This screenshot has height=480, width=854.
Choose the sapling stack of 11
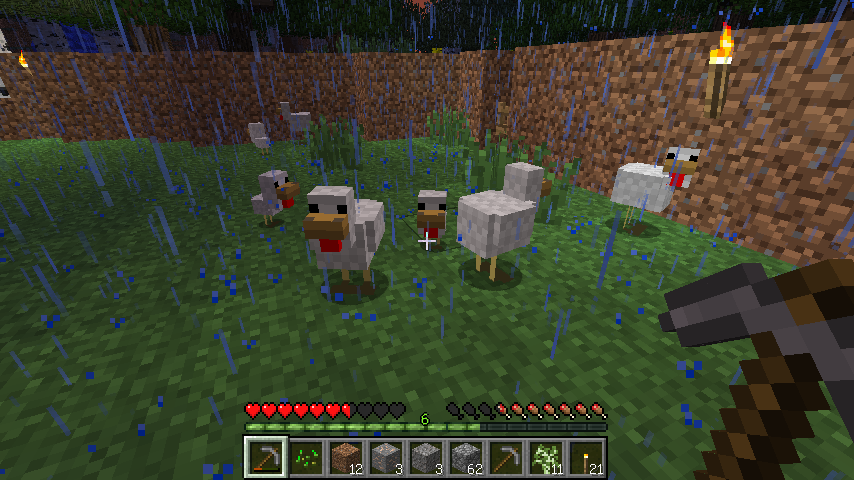click(546, 457)
